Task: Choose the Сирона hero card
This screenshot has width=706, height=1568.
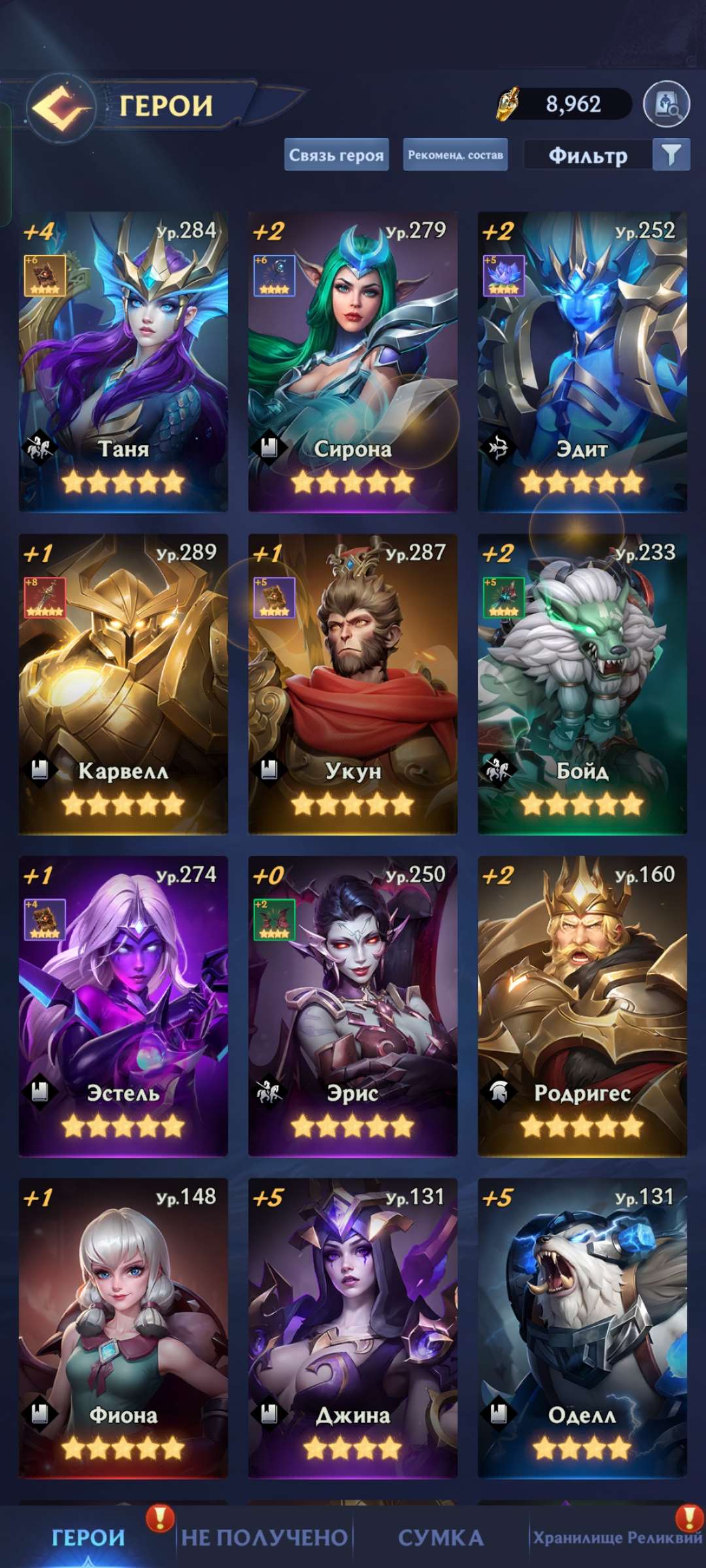Action: click(x=352, y=361)
